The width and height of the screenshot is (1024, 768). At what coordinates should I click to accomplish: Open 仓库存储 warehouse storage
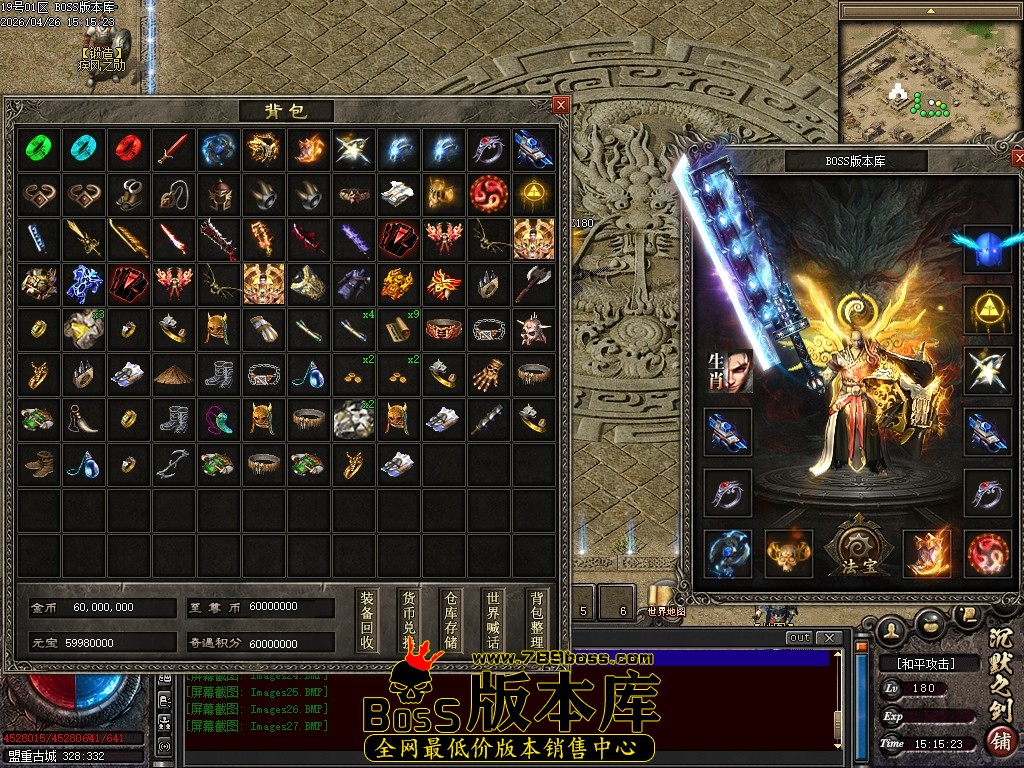click(x=451, y=620)
